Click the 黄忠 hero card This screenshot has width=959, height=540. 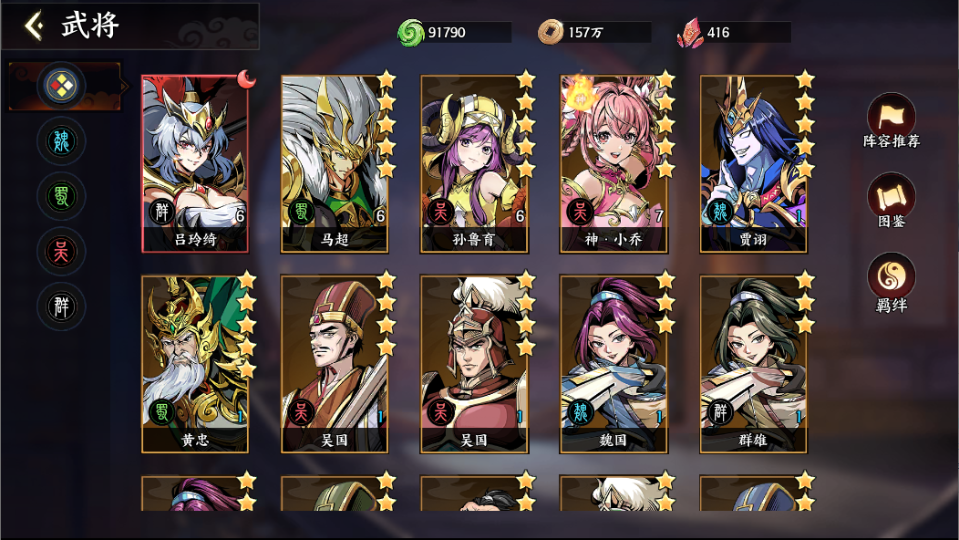click(195, 362)
